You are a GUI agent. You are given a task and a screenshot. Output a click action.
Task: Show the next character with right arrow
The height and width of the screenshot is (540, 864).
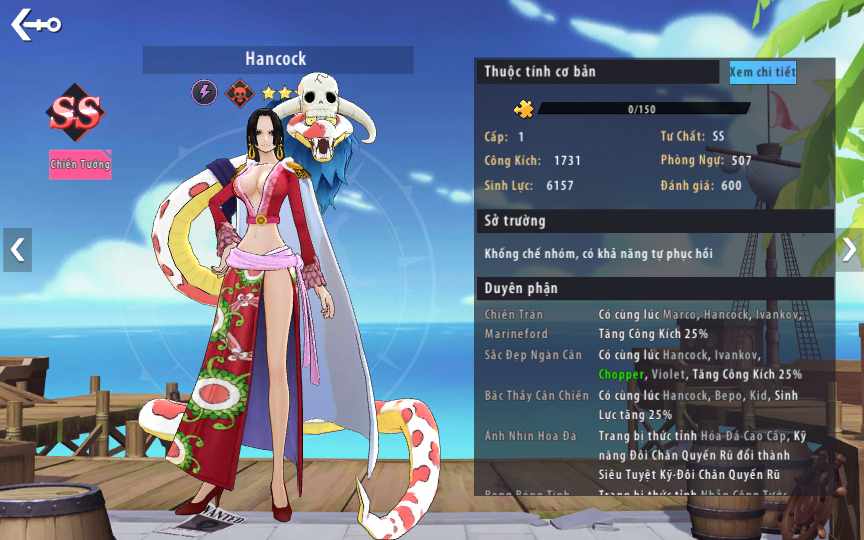pos(848,250)
